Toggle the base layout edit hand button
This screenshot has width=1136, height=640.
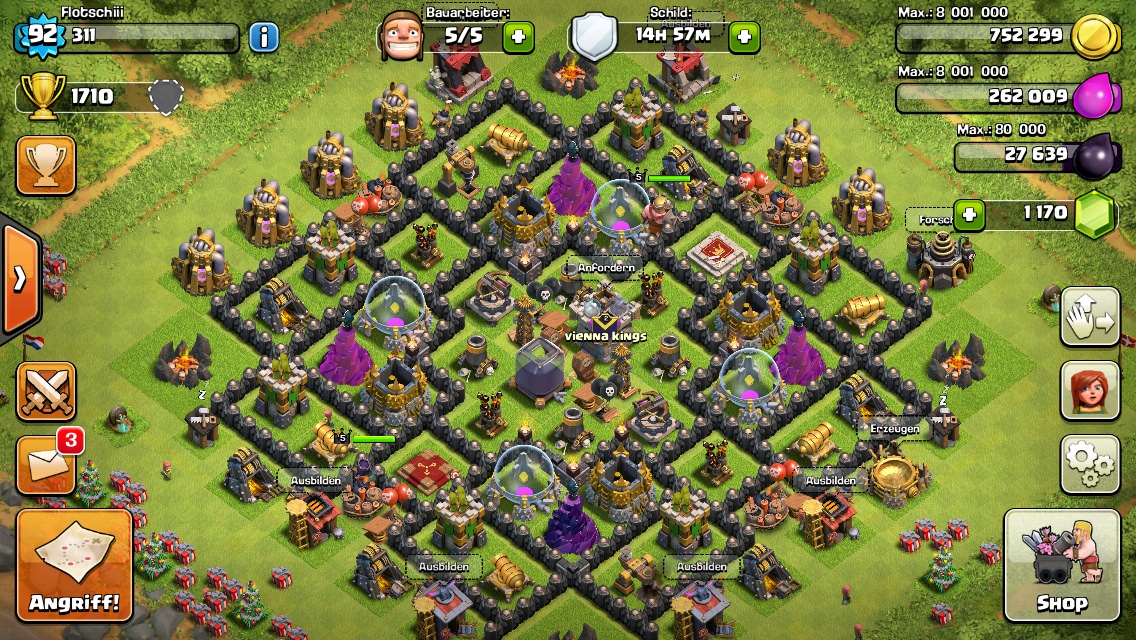[1090, 317]
